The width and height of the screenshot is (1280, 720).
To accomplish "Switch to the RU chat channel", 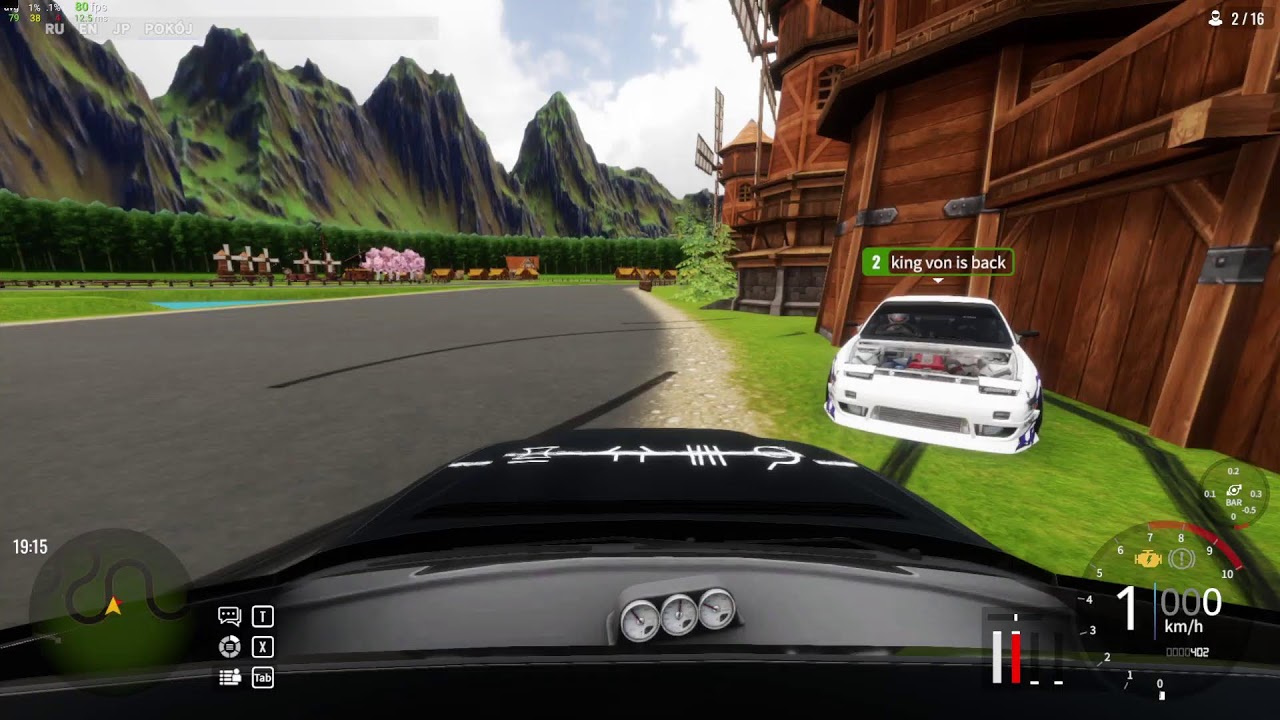I will 55,29.
